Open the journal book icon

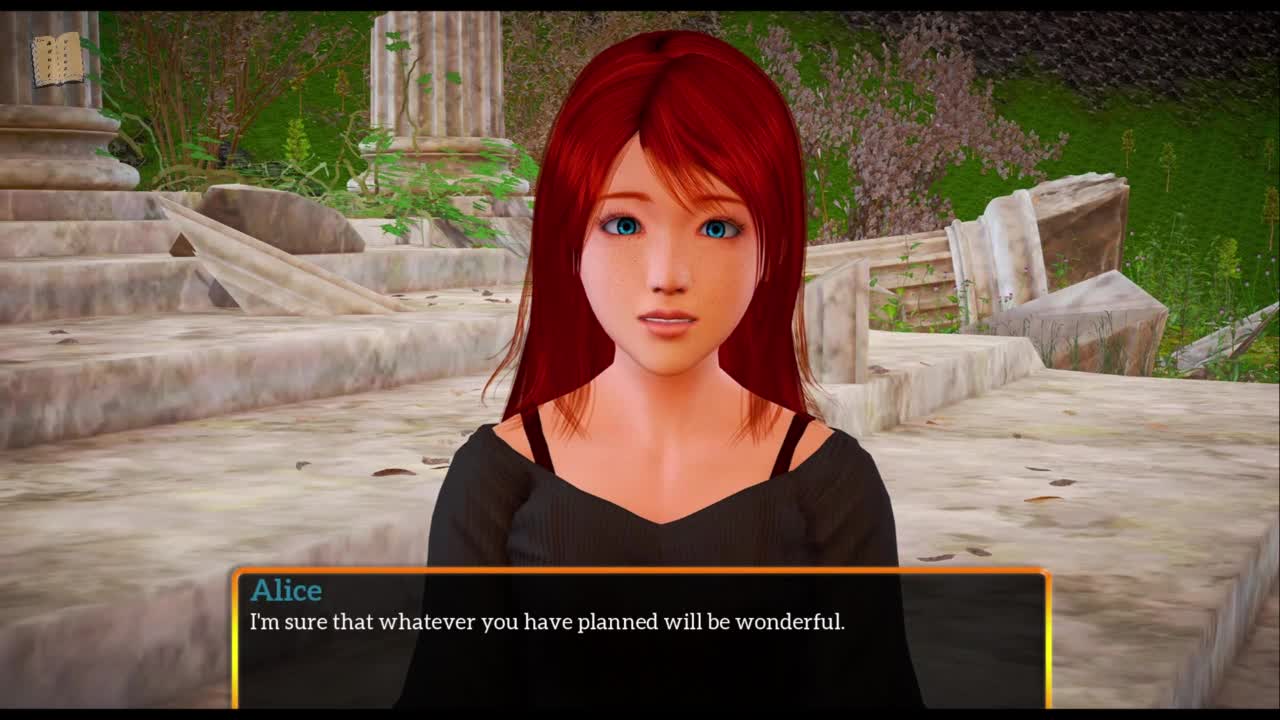click(x=57, y=60)
